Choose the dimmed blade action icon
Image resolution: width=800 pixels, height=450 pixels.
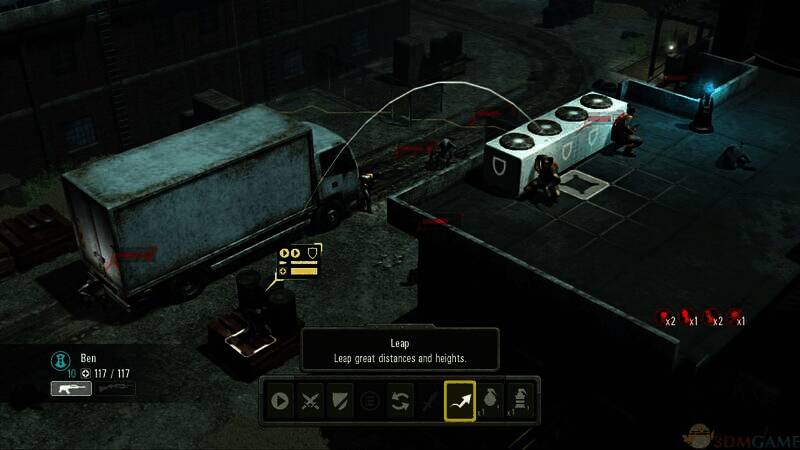tap(430, 401)
